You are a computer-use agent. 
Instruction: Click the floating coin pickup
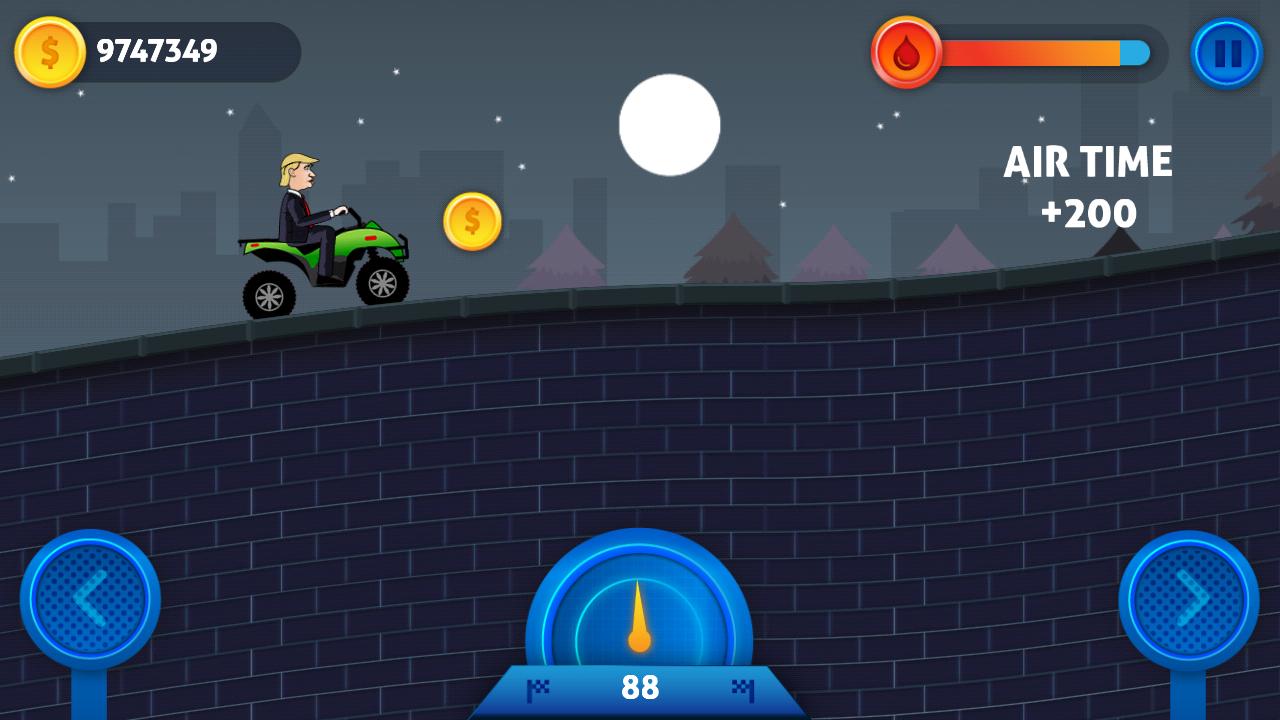[x=470, y=220]
